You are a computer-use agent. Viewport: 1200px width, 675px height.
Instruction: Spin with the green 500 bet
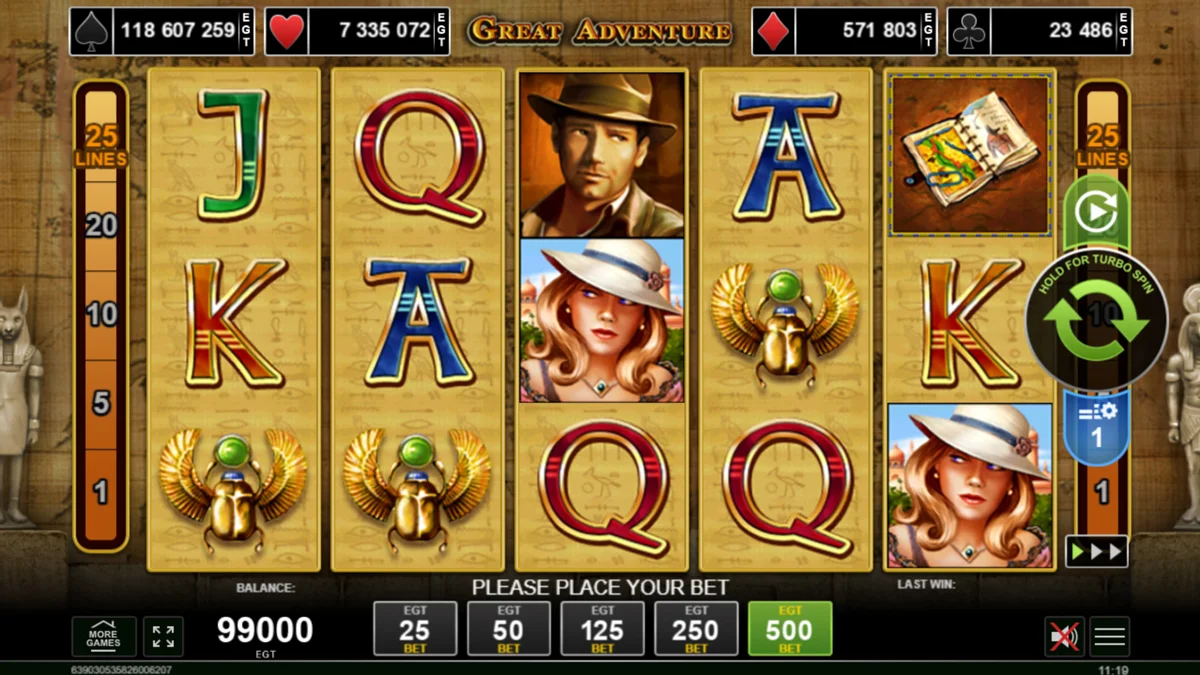[x=790, y=629]
